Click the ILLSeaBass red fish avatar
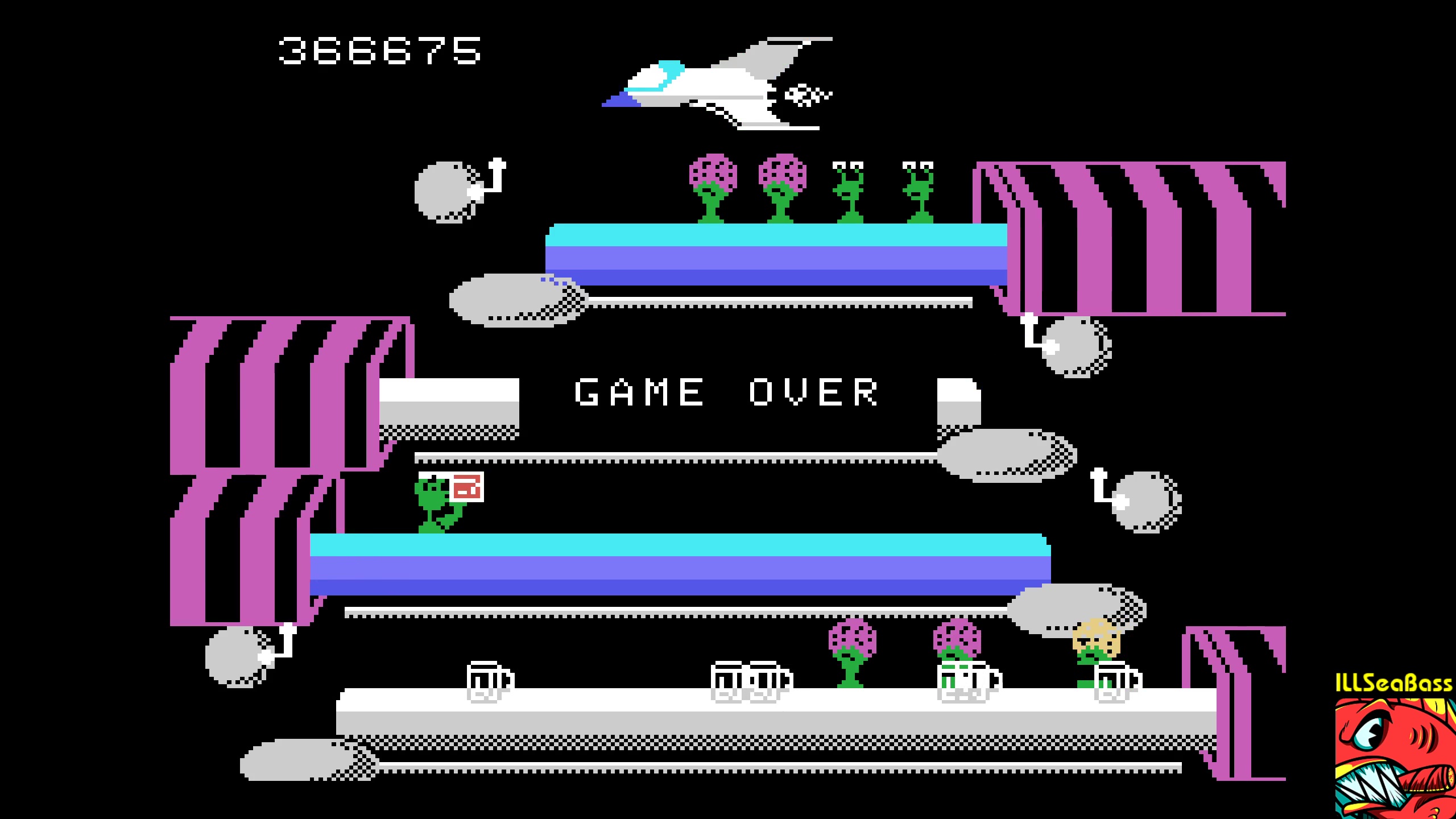The height and width of the screenshot is (819, 1456). (1395, 758)
